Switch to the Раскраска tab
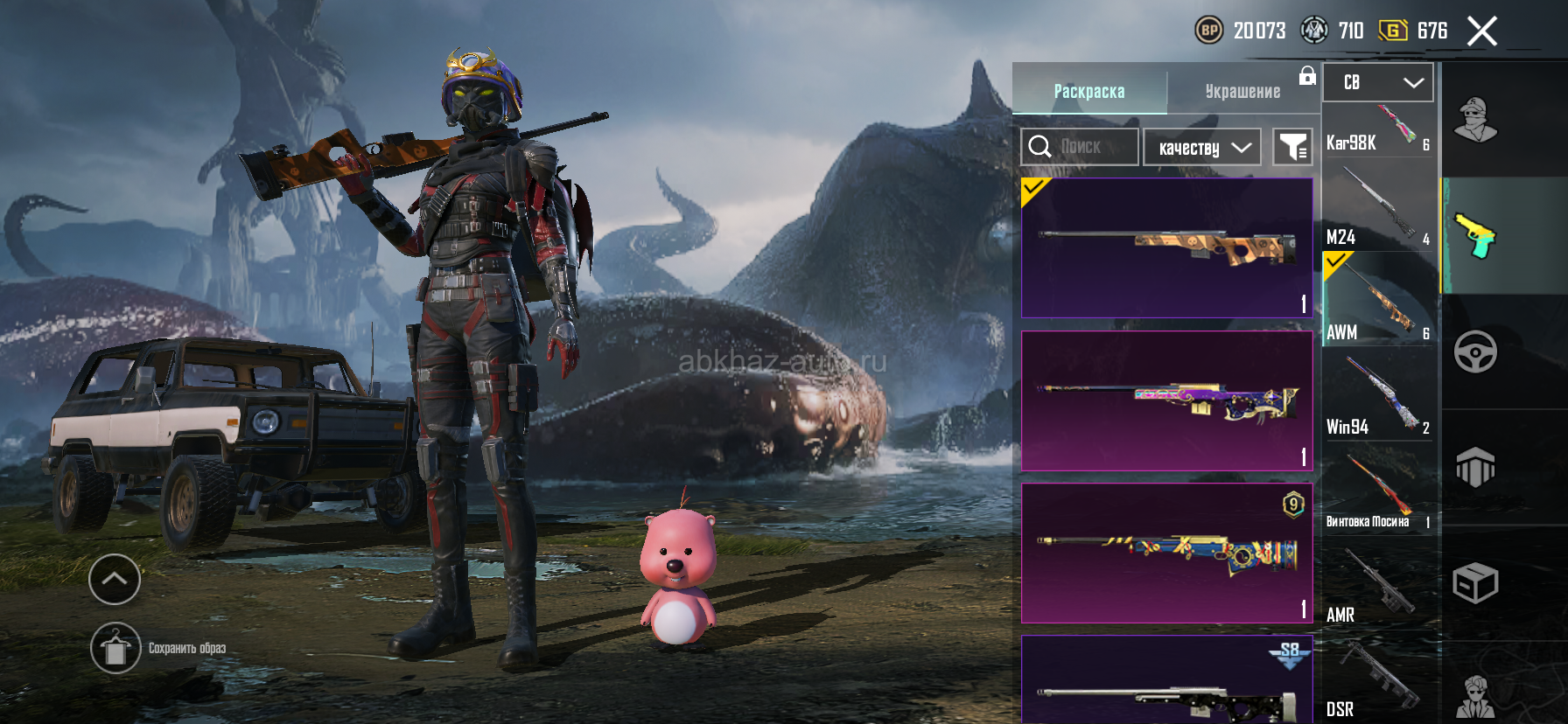Screen dimensions: 1568x724 1089,91
